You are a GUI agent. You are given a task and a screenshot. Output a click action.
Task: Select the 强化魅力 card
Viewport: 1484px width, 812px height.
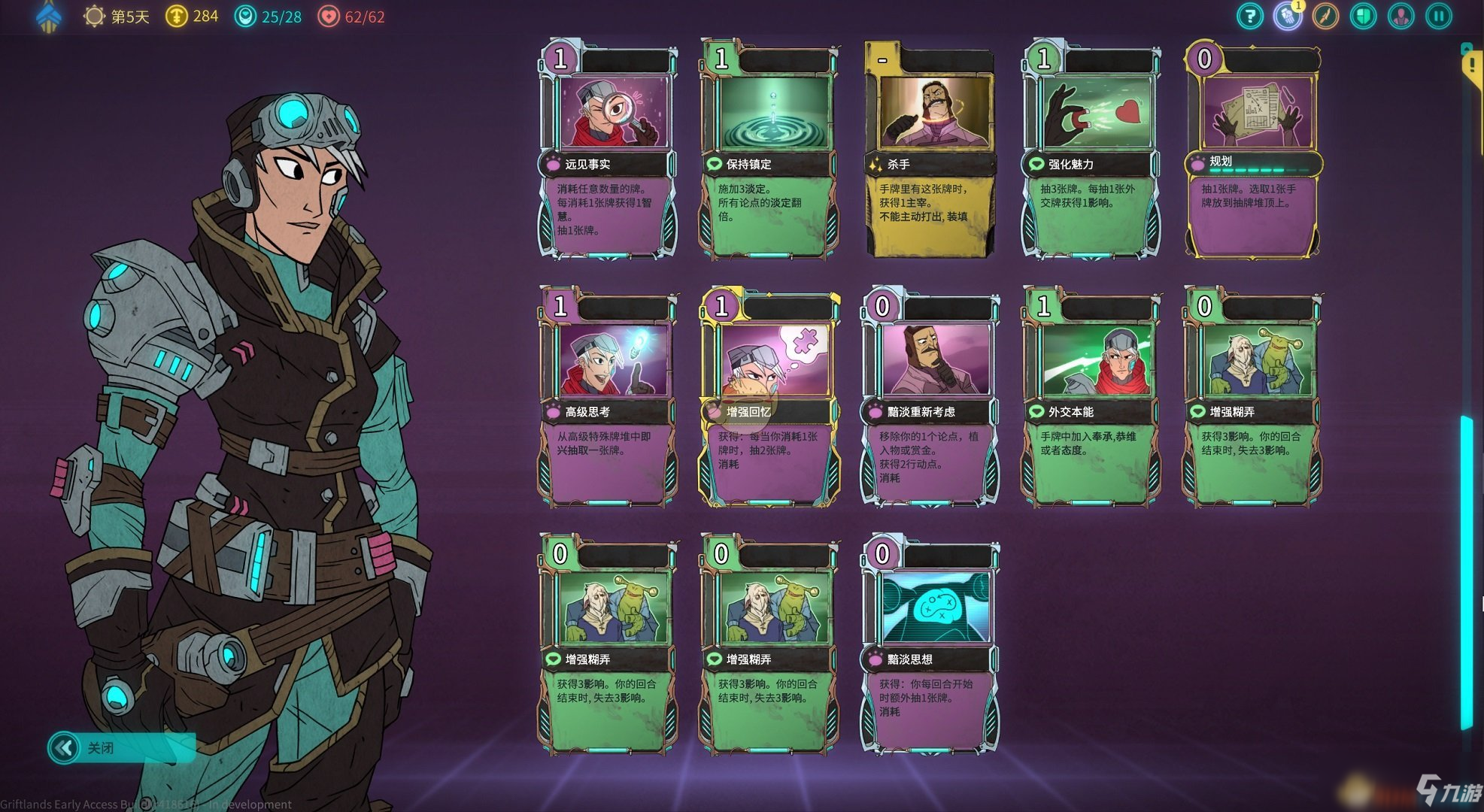click(x=1091, y=150)
